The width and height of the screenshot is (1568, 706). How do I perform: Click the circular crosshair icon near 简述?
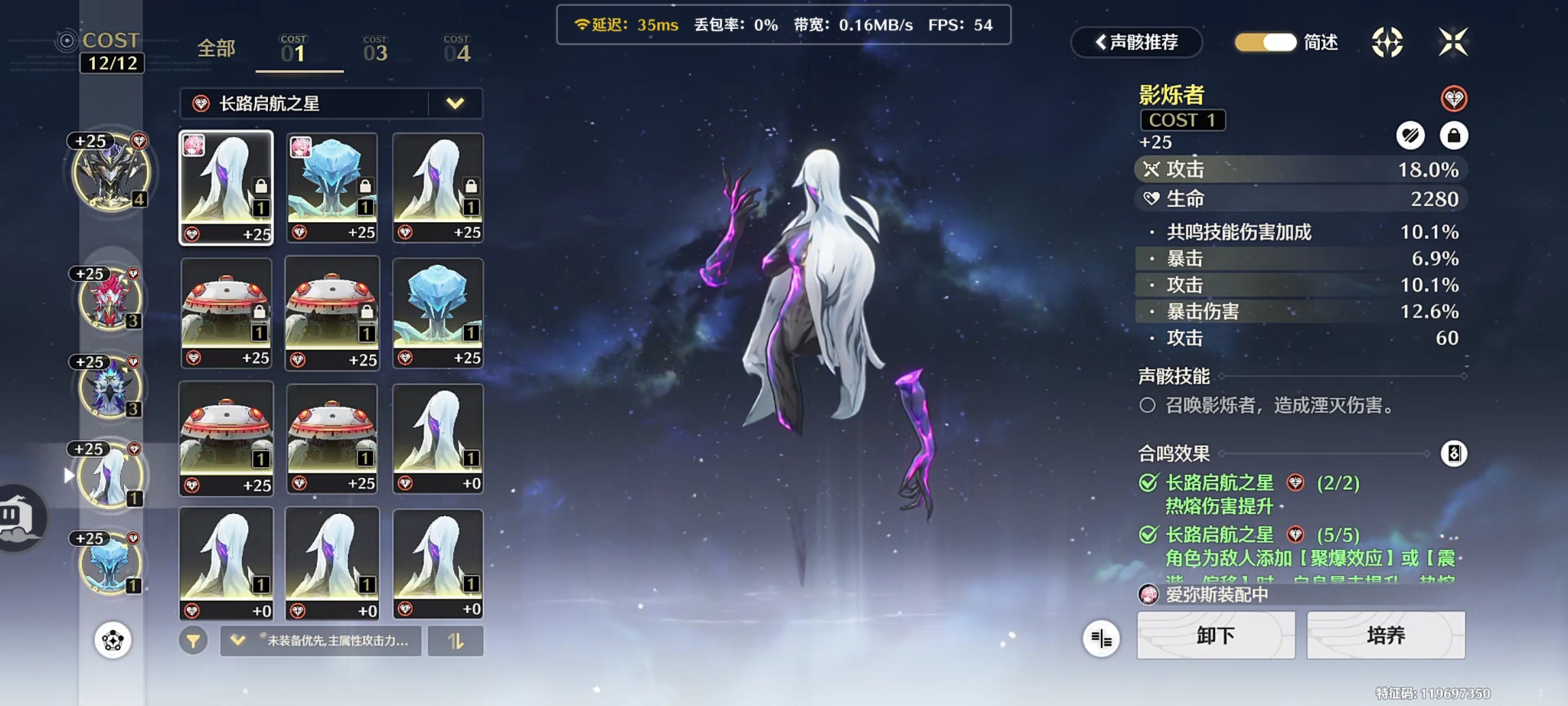pos(1387,42)
